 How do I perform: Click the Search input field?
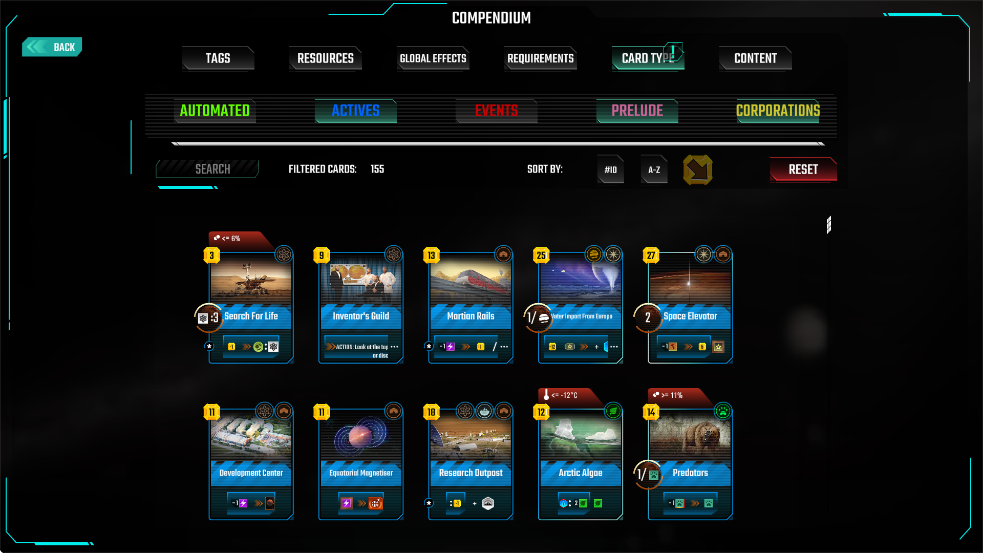[x=208, y=169]
